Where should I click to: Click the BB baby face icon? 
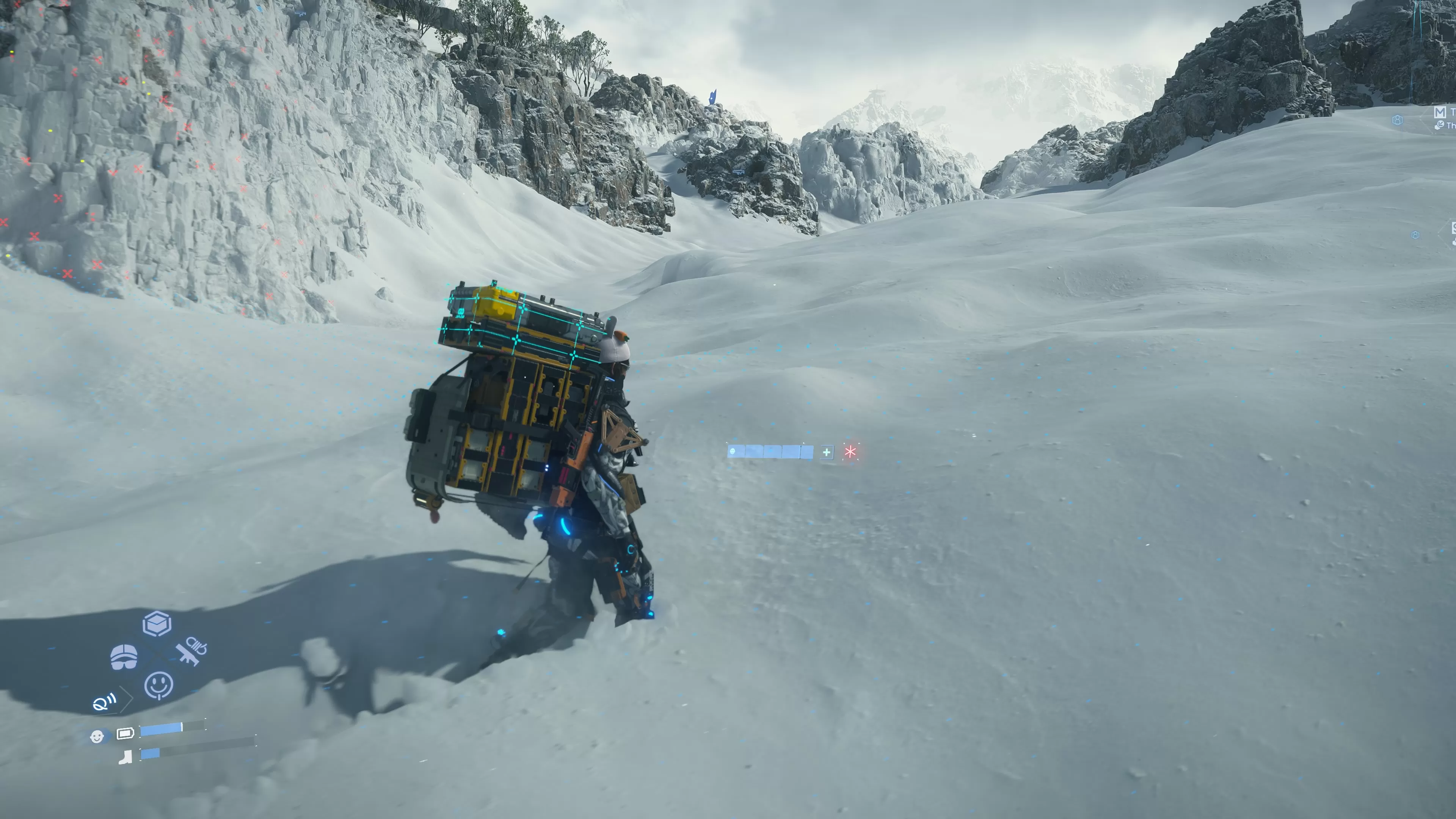[97, 736]
